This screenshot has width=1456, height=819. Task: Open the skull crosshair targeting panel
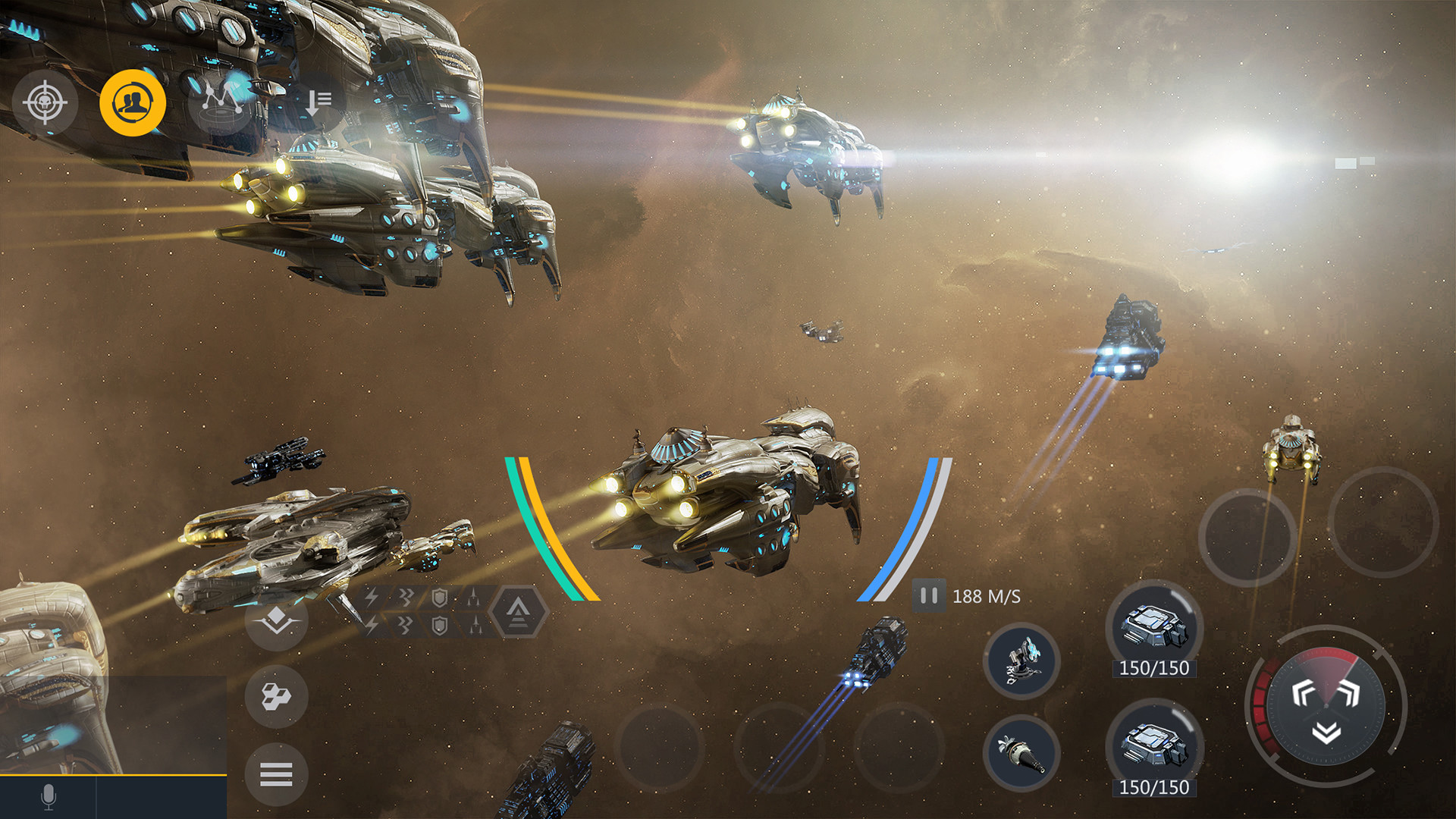[x=45, y=102]
